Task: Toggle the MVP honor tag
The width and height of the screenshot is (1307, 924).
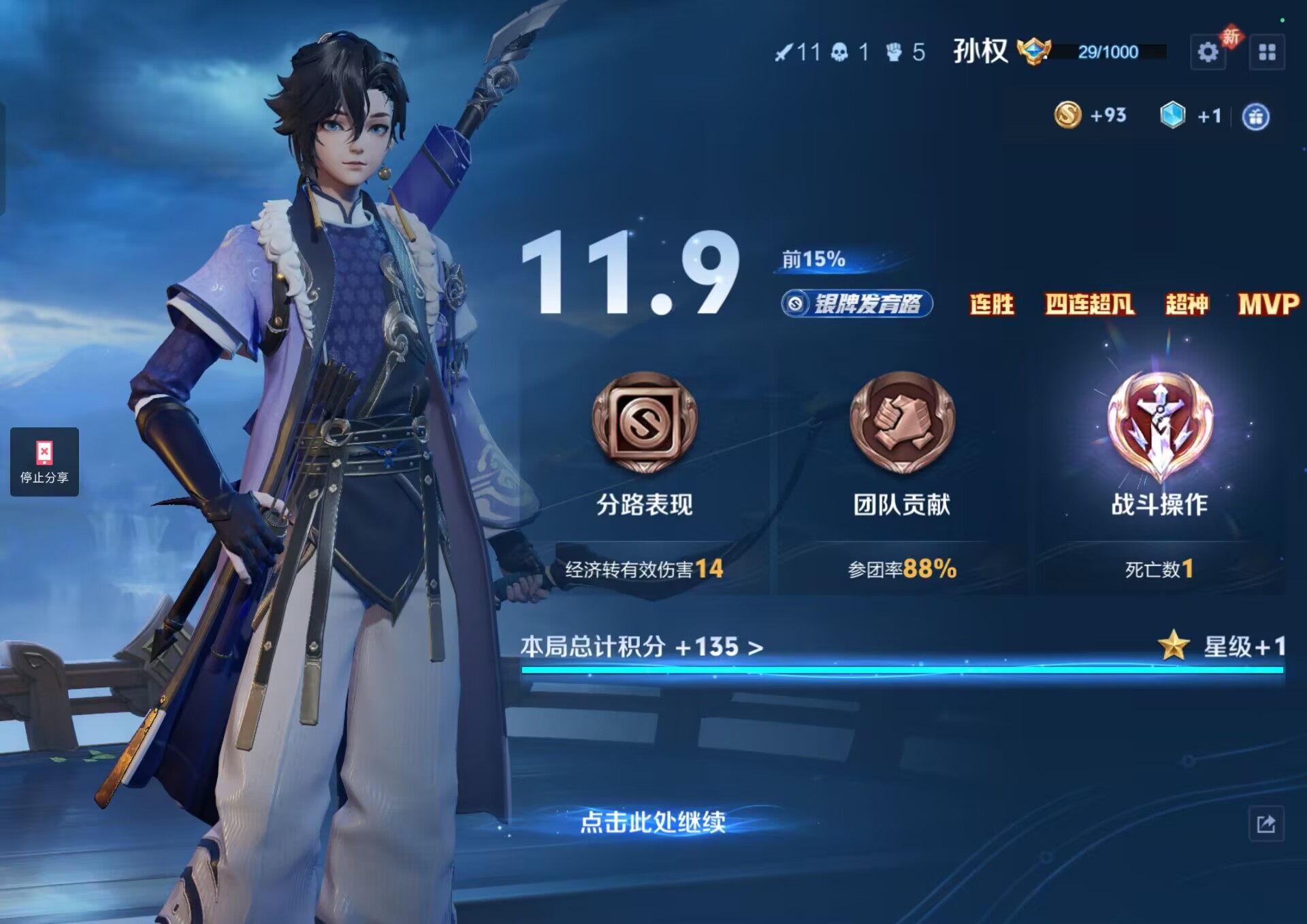Action: click(x=1273, y=306)
